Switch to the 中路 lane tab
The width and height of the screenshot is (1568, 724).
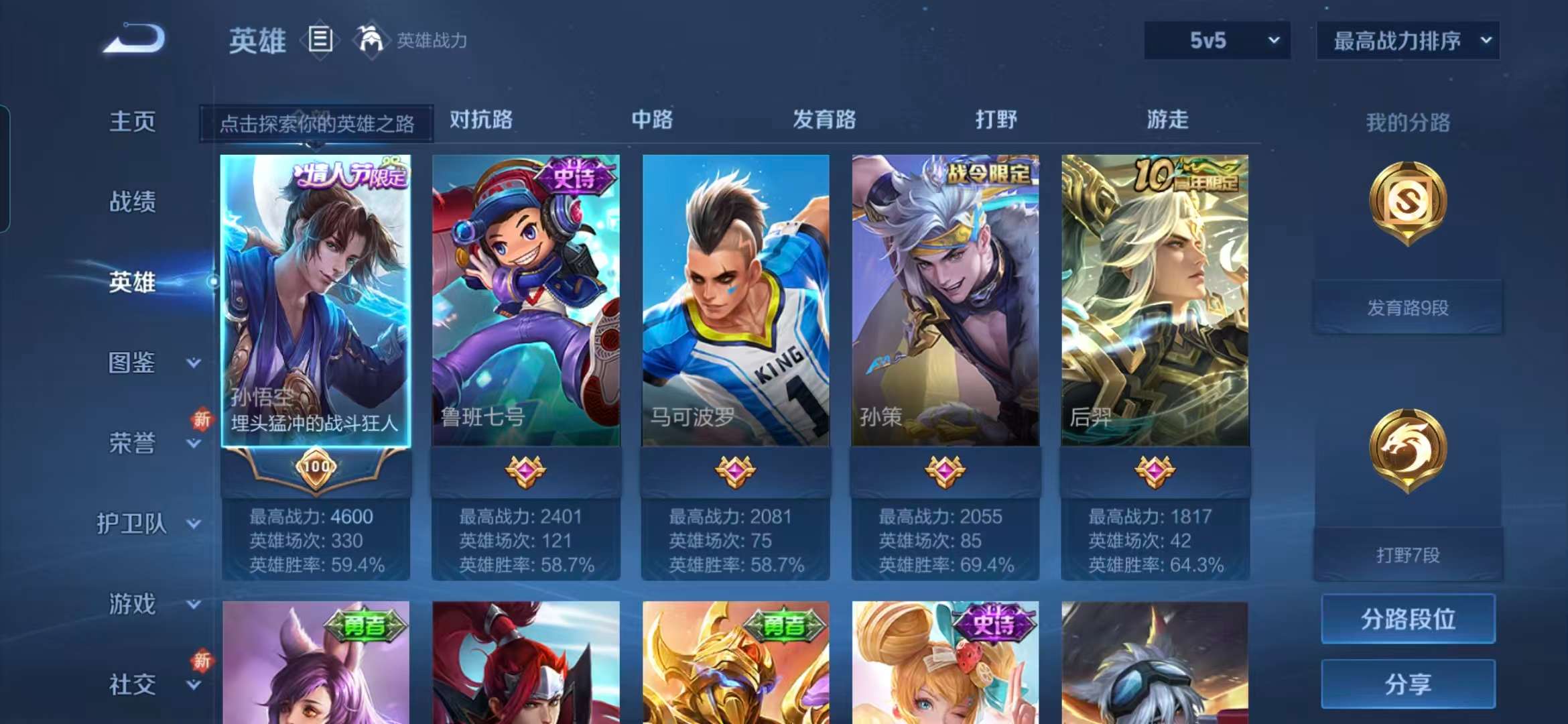coord(653,119)
